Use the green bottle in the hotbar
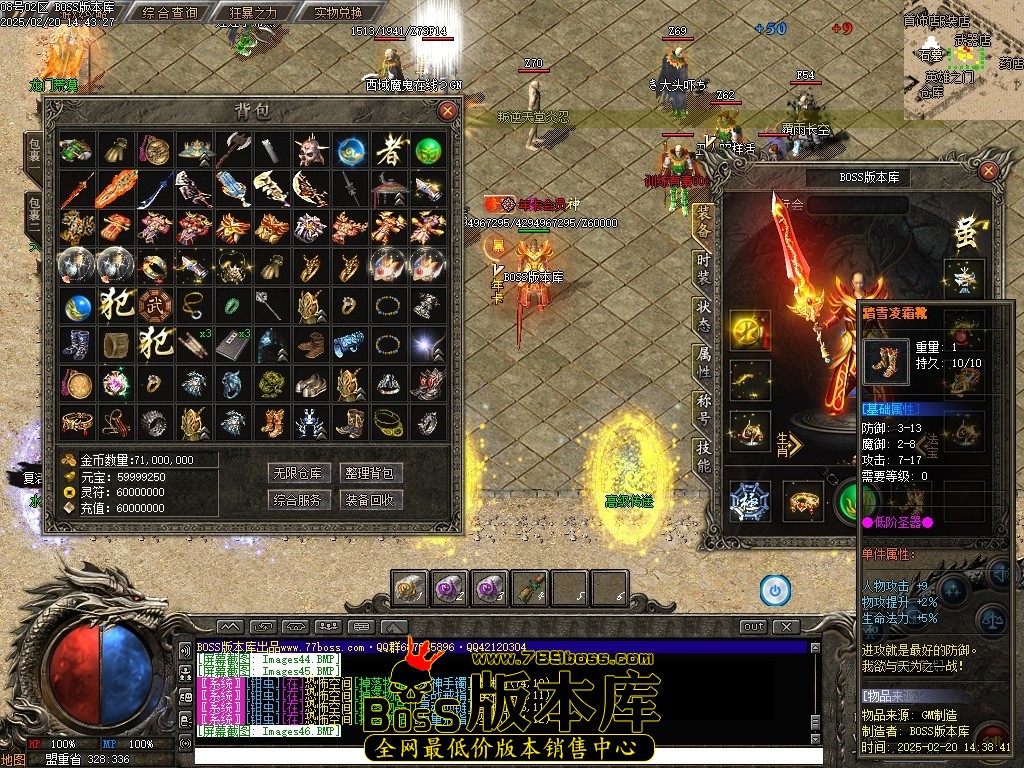Image resolution: width=1024 pixels, height=768 pixels. pyautogui.click(x=530, y=588)
